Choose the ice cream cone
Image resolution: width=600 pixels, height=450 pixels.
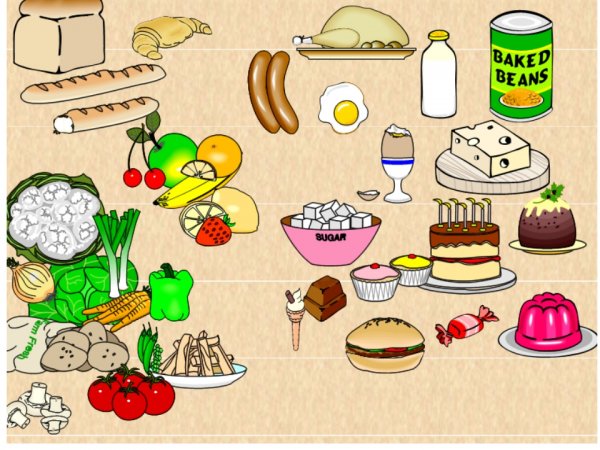coord(295,318)
